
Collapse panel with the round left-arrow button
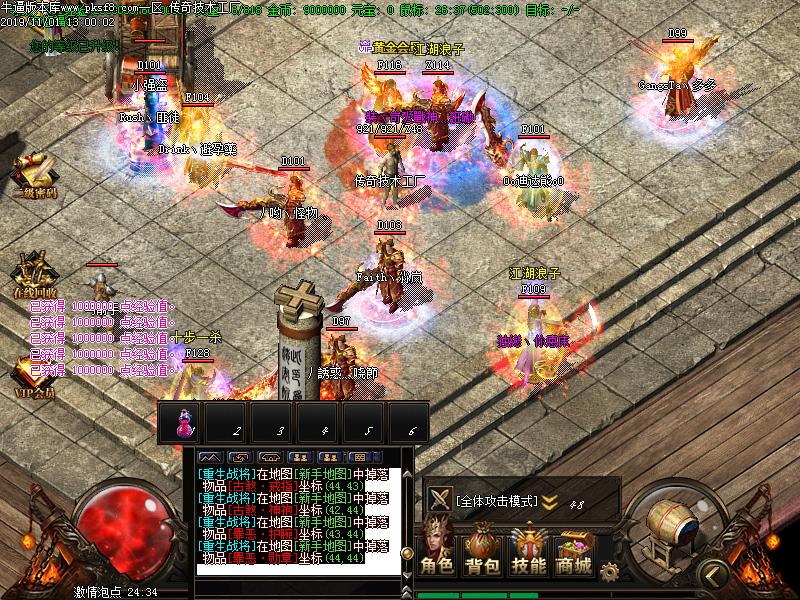coord(711,573)
